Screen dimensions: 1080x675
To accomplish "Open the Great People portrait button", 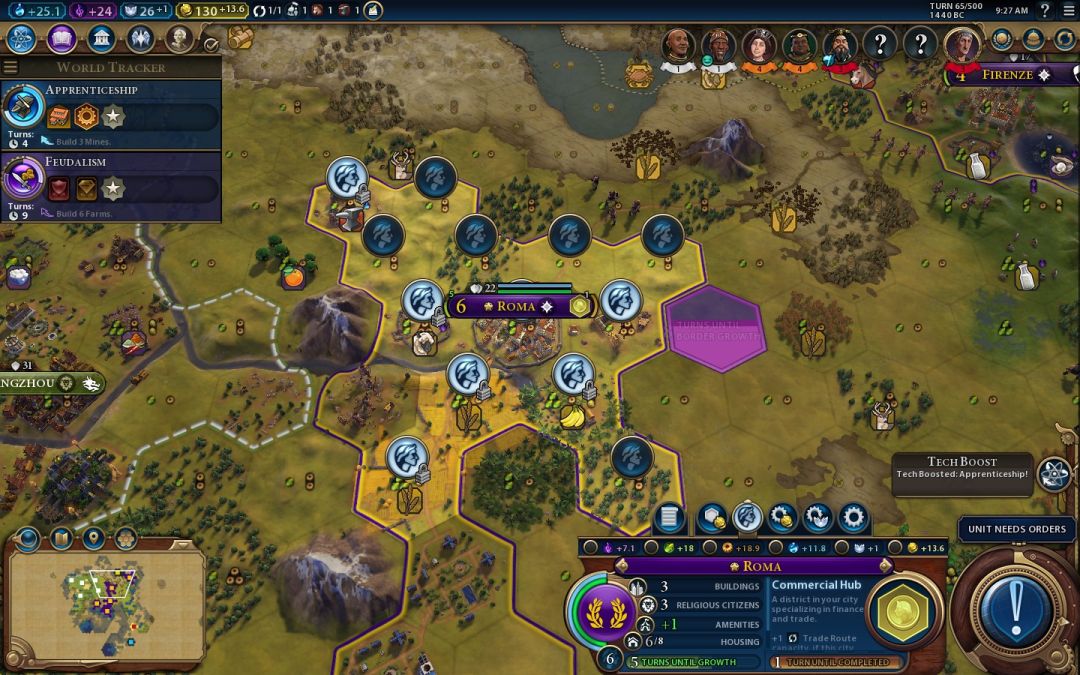I will (179, 40).
